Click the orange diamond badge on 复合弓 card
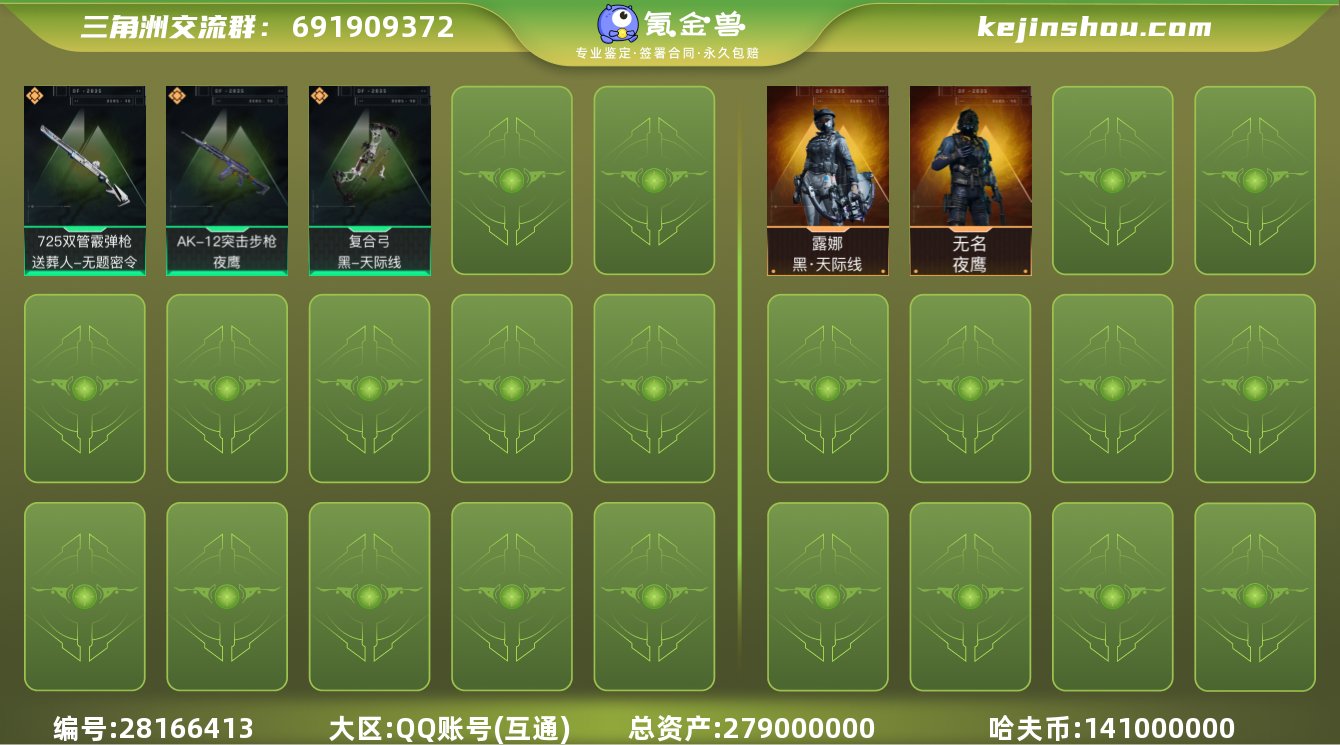Screen dimensions: 1340x745 [320, 97]
